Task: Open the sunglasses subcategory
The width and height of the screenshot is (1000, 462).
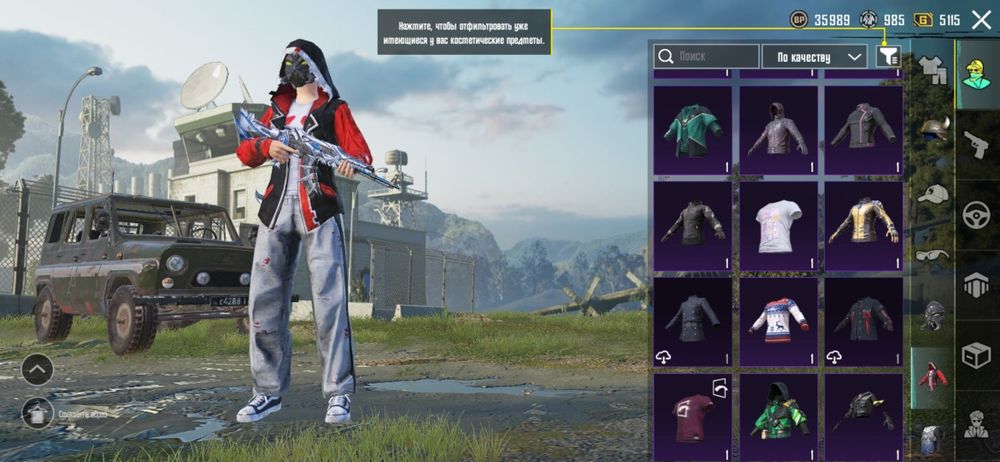Action: (x=934, y=255)
